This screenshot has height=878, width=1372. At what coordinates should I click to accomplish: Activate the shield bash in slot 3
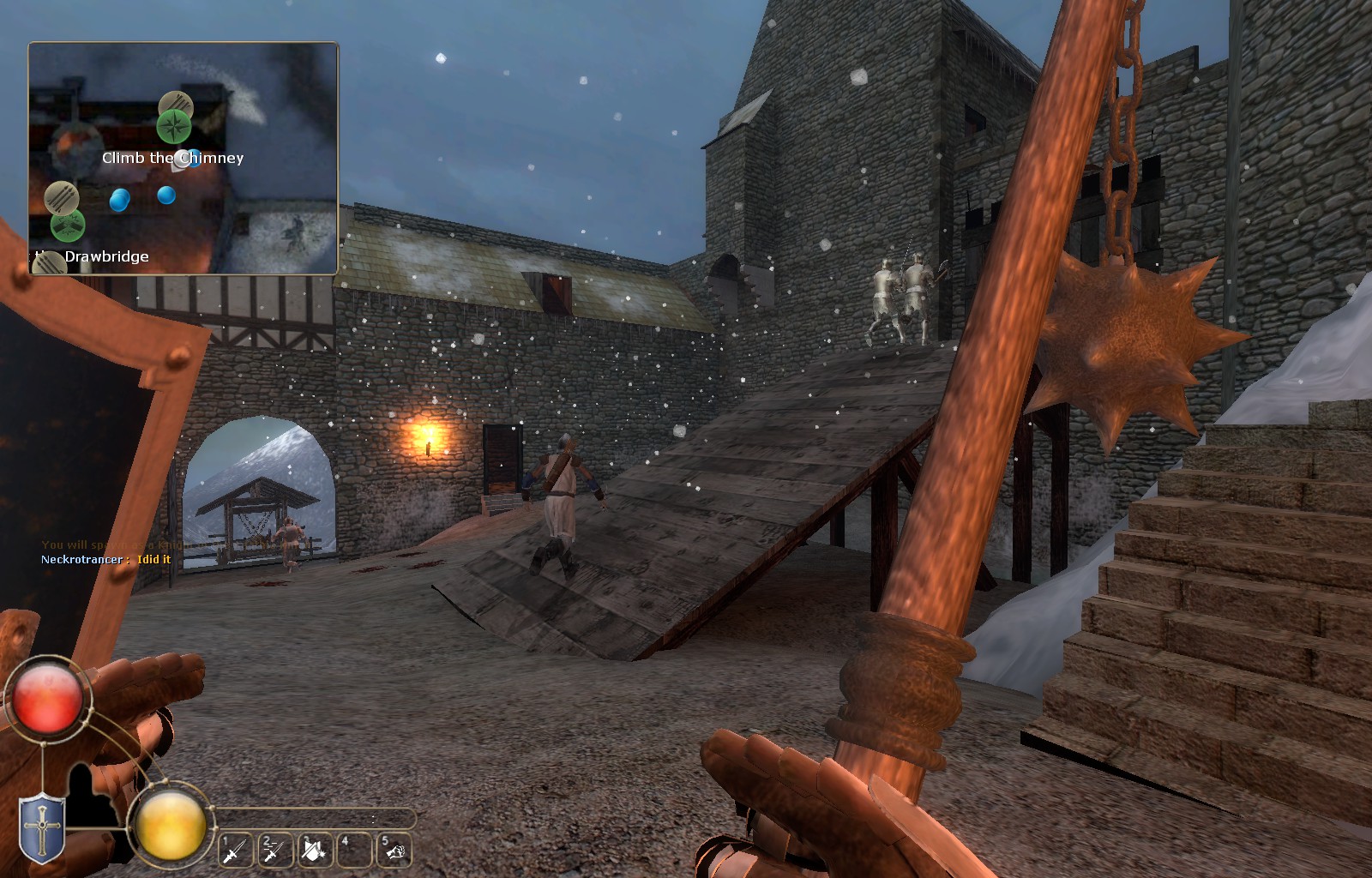(316, 850)
